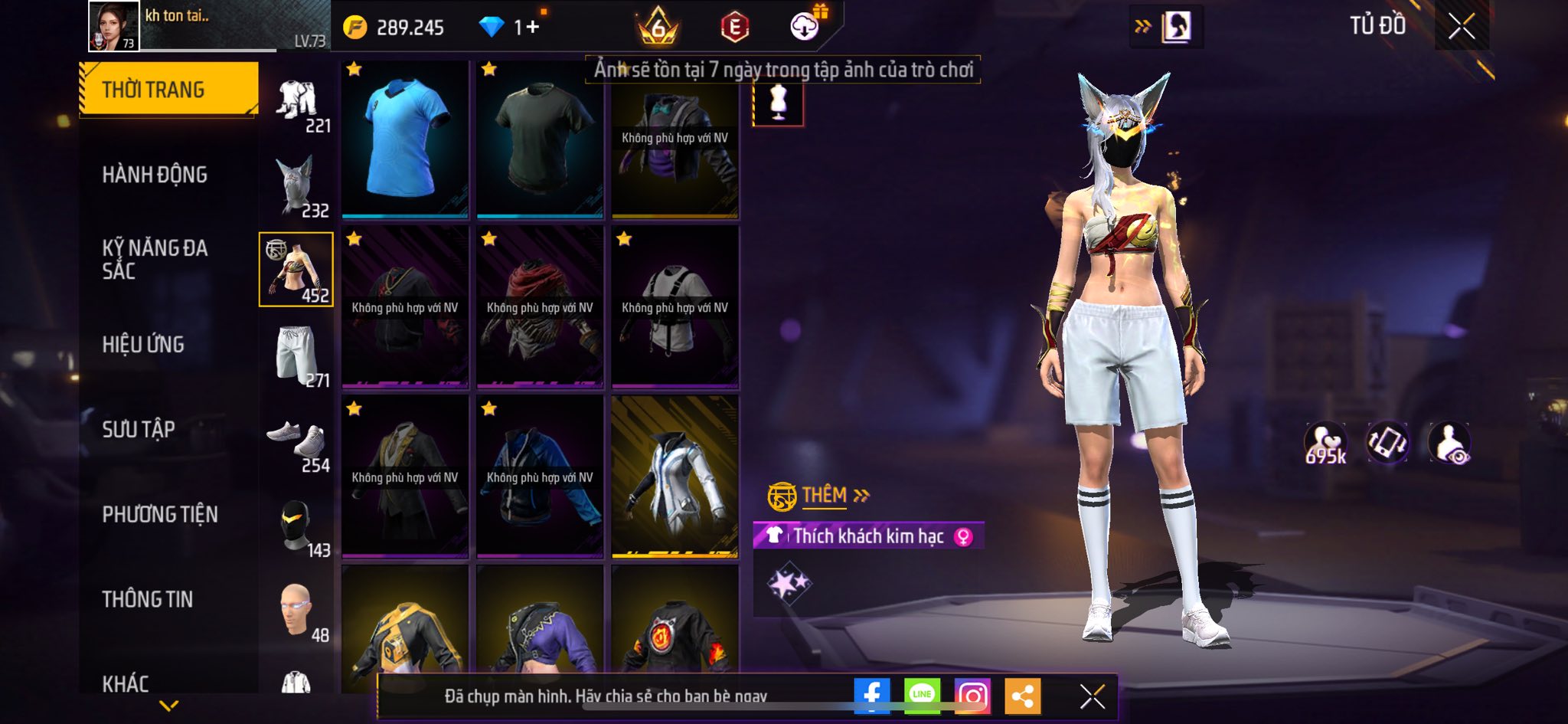Image resolution: width=1568 pixels, height=724 pixels.
Task: Equip the blue t-shirt item
Action: pos(405,139)
